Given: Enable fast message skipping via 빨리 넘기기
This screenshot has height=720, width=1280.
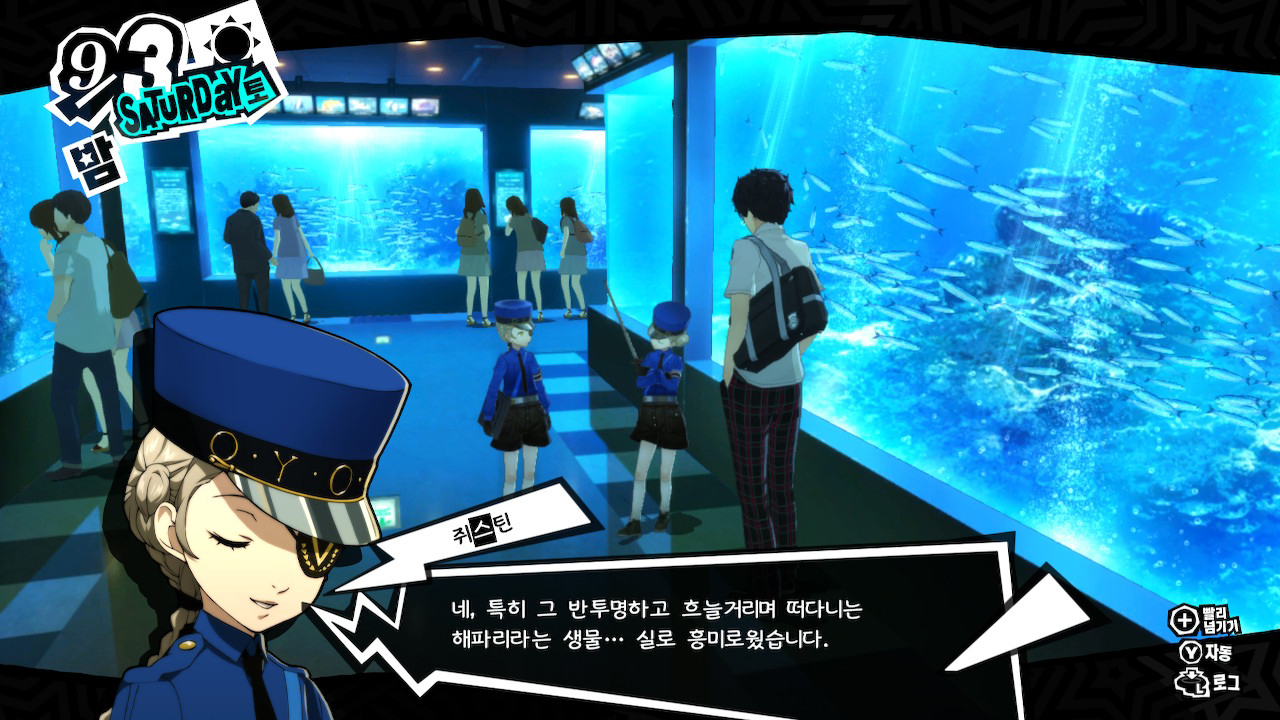Looking at the screenshot, I should (x=1223, y=621).
